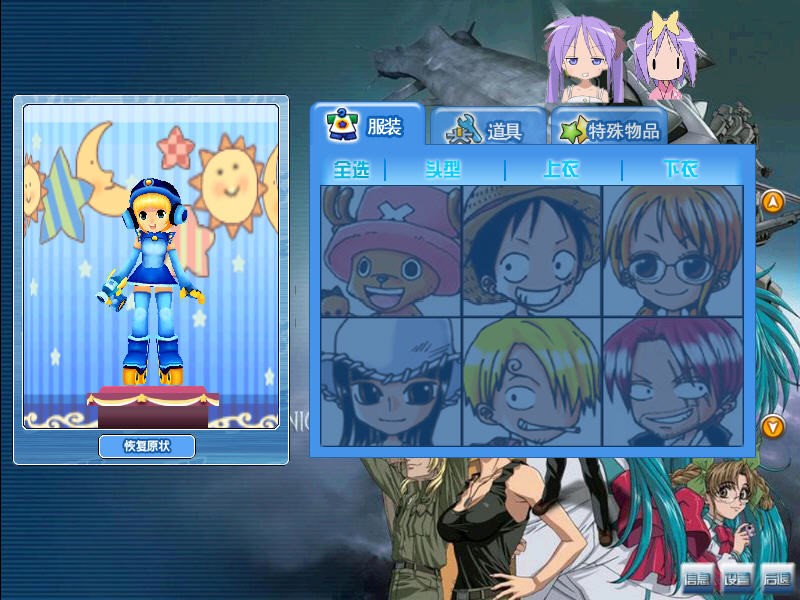Filter by 头型 hairstyle

(443, 169)
